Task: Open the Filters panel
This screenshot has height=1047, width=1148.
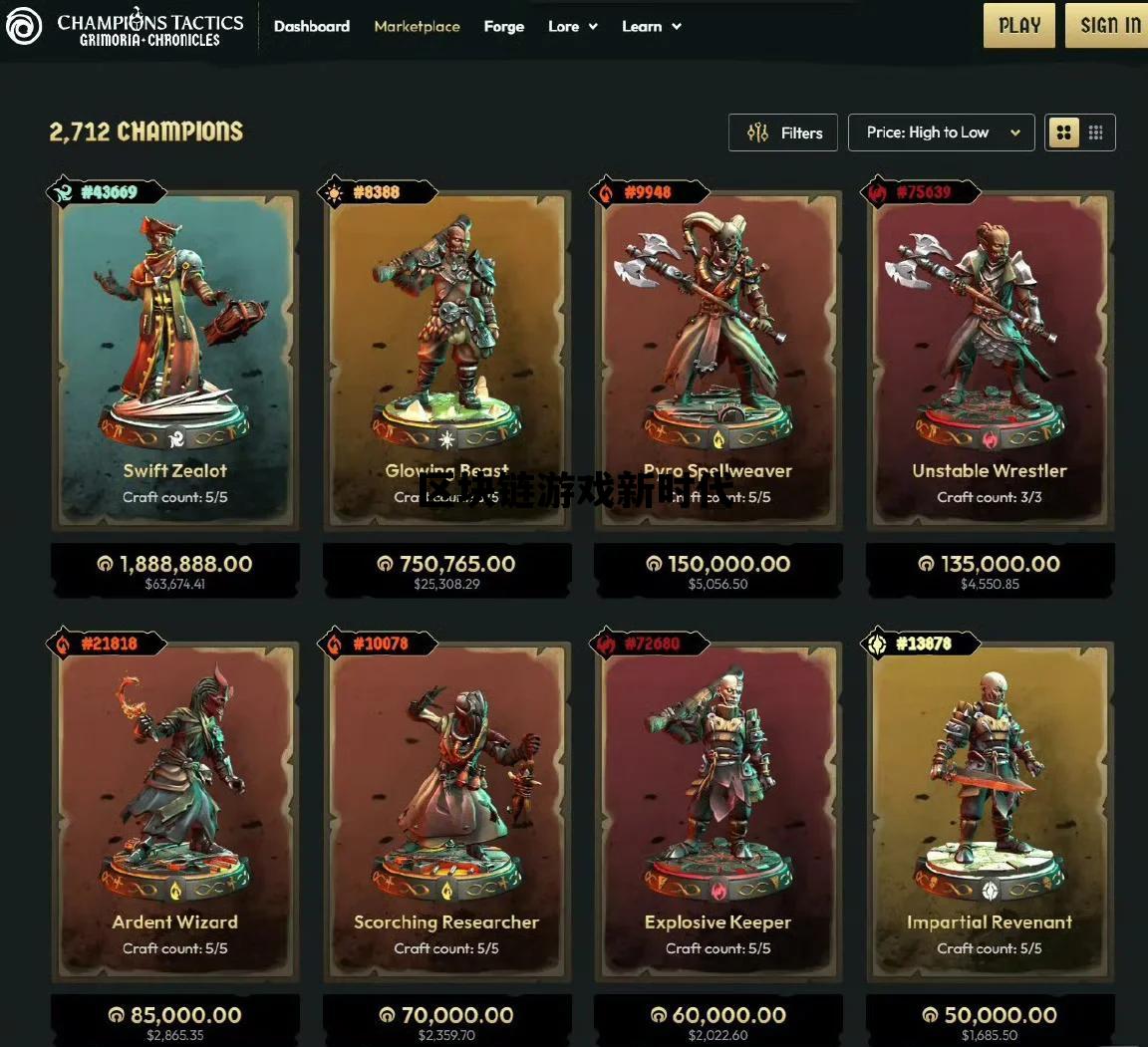Action: click(783, 132)
